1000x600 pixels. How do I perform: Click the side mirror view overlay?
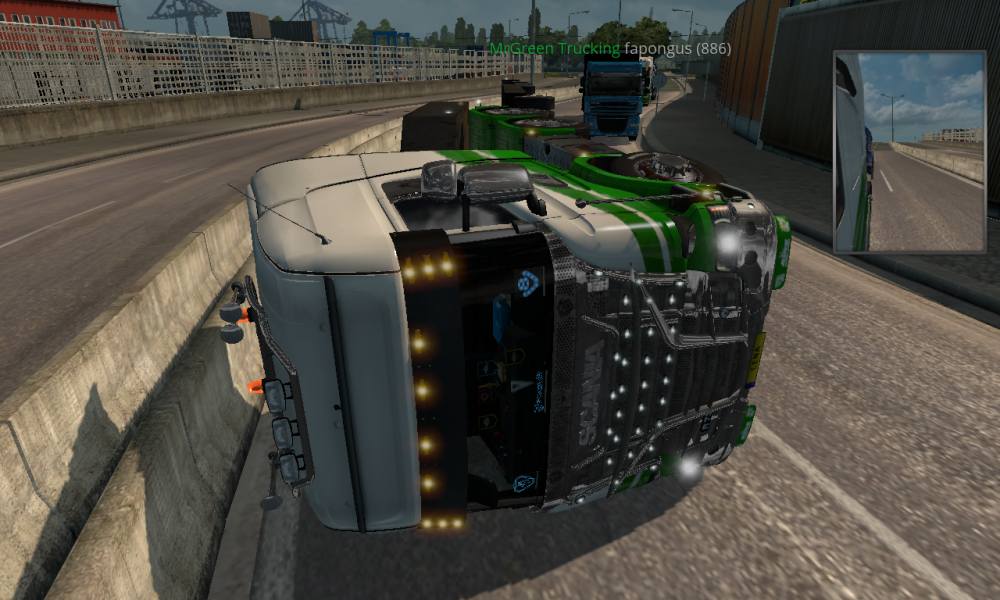tap(909, 151)
